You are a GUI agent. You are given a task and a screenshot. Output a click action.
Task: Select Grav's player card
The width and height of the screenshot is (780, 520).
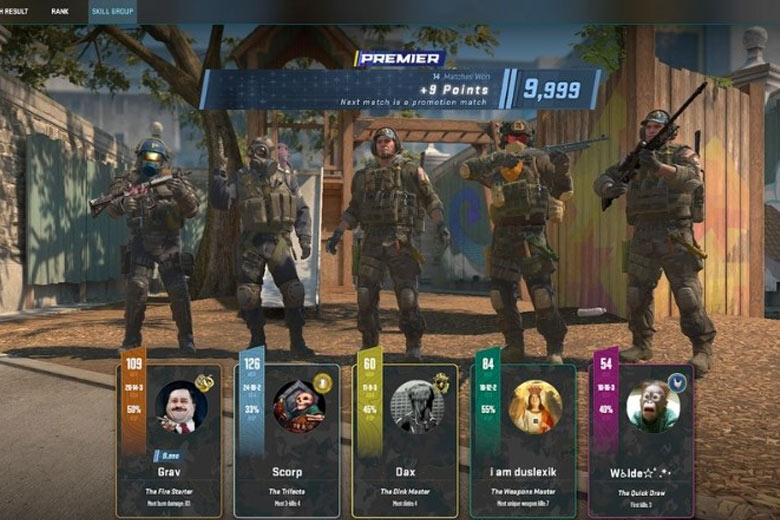tap(168, 440)
